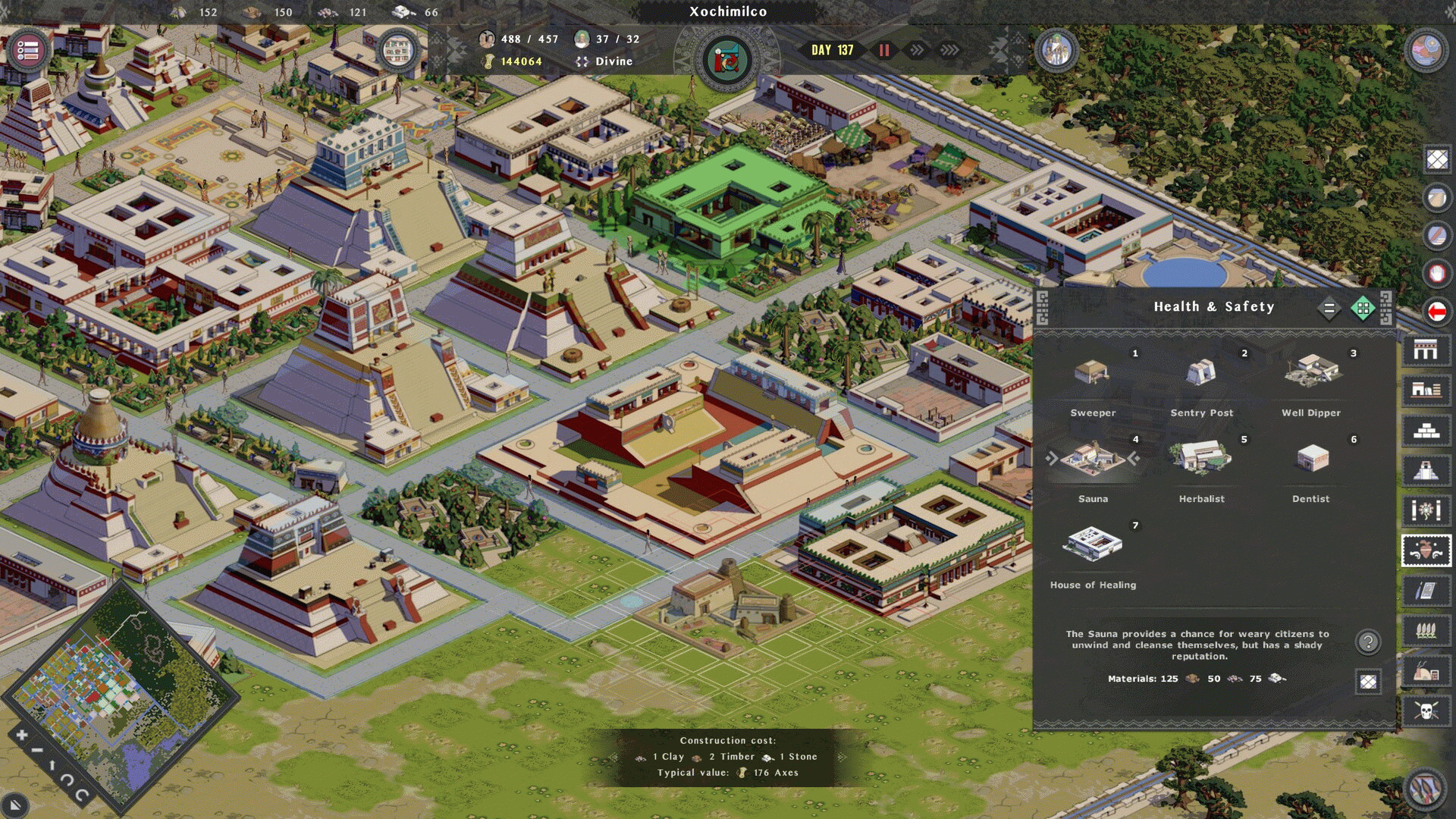The image size is (1456, 819).
Task: Set double-arrow fast forward speed
Action: pyautogui.click(x=918, y=50)
